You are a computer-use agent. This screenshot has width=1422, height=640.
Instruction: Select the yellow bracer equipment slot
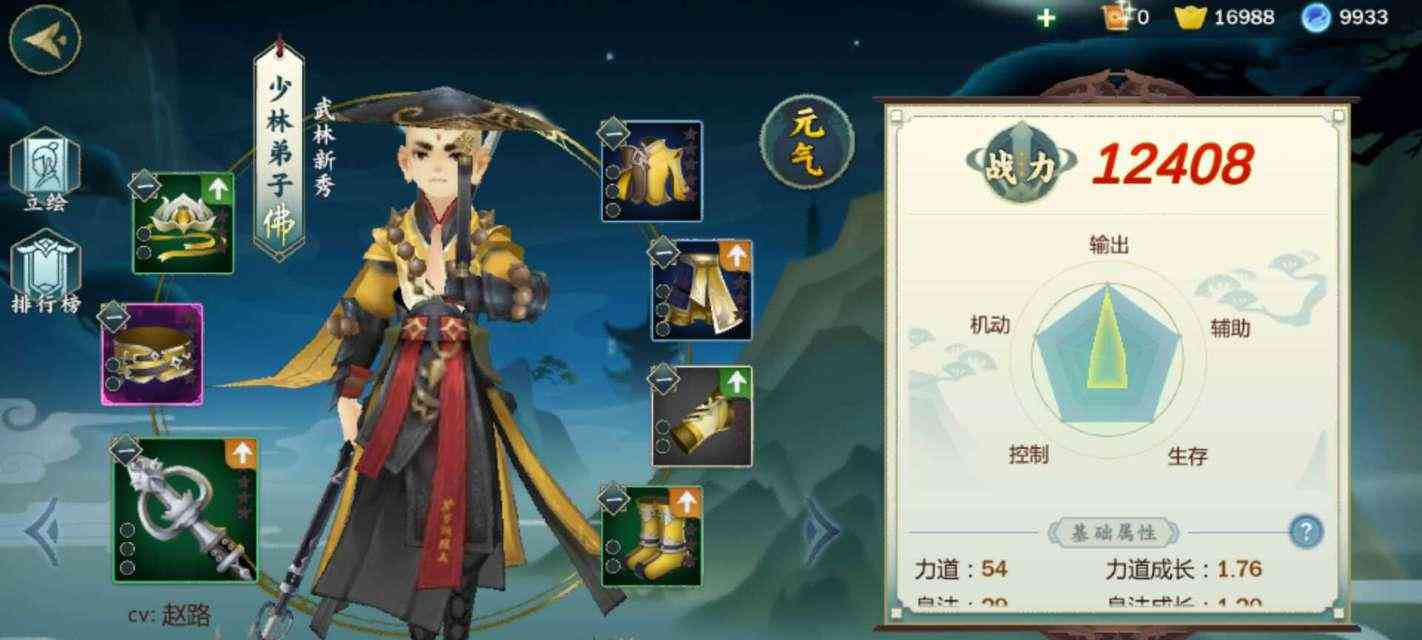(702, 417)
